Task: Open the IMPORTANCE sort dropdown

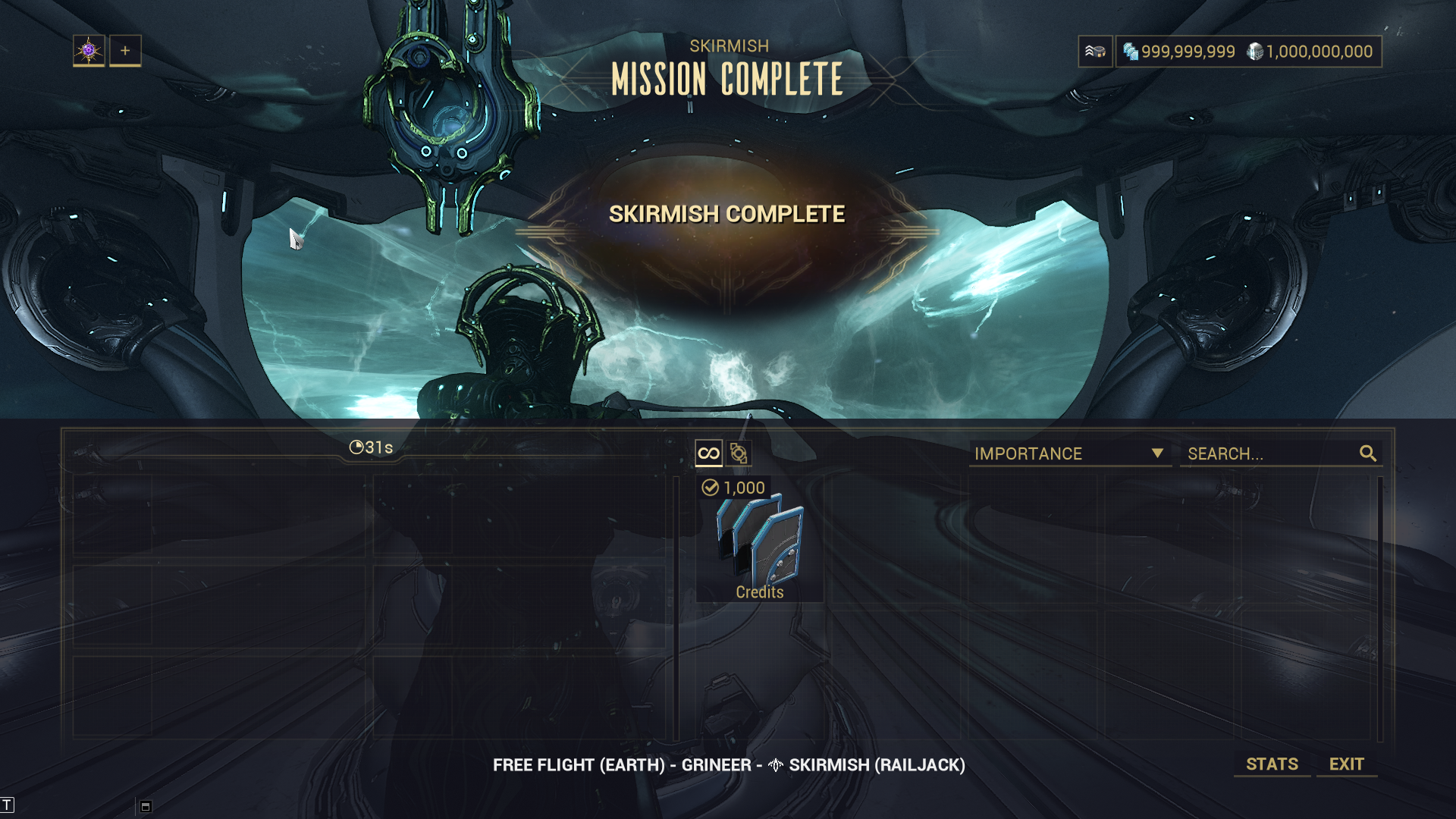Action: 1069,453
